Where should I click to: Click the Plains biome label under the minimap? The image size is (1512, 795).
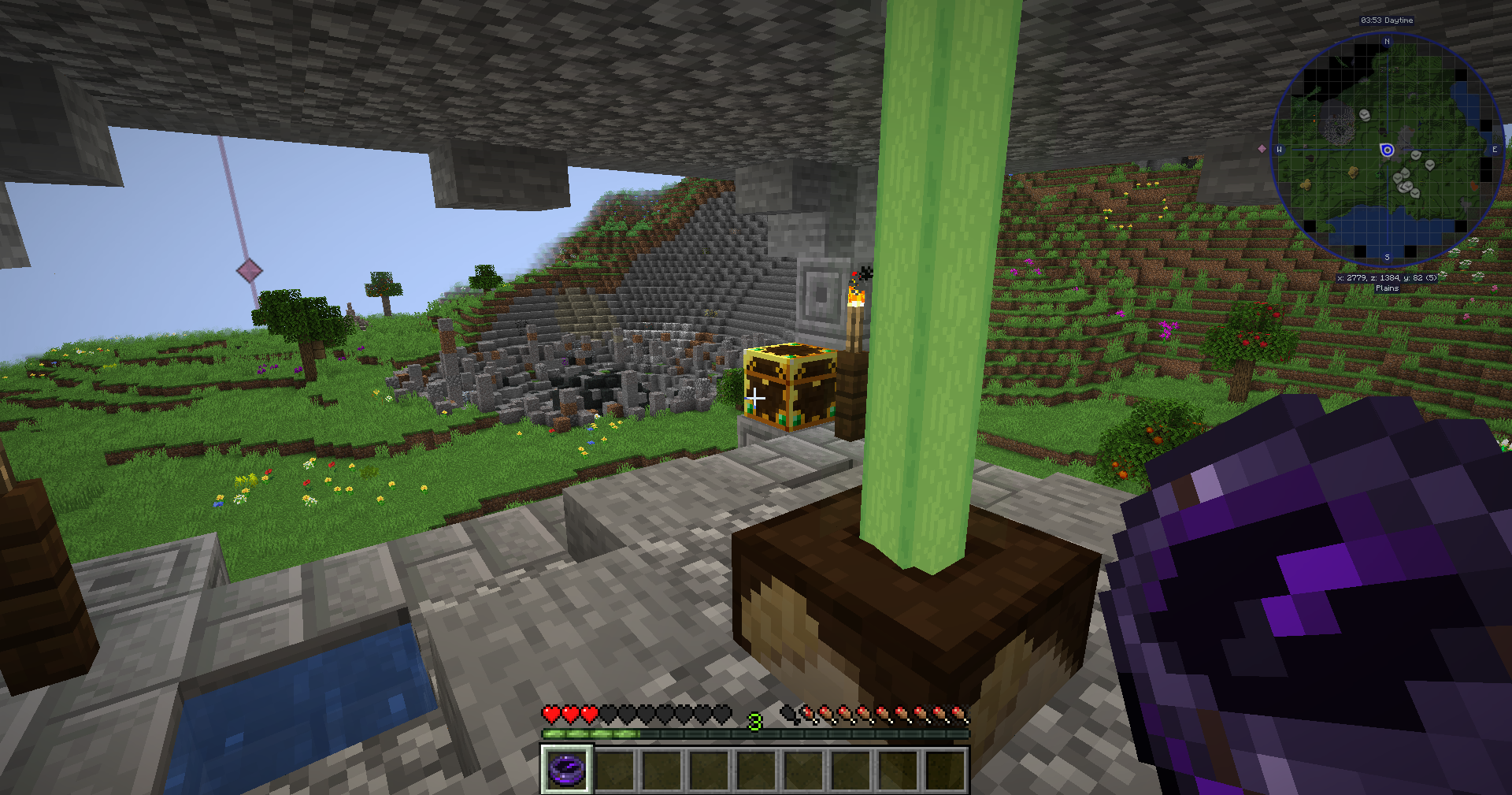pyautogui.click(x=1387, y=288)
